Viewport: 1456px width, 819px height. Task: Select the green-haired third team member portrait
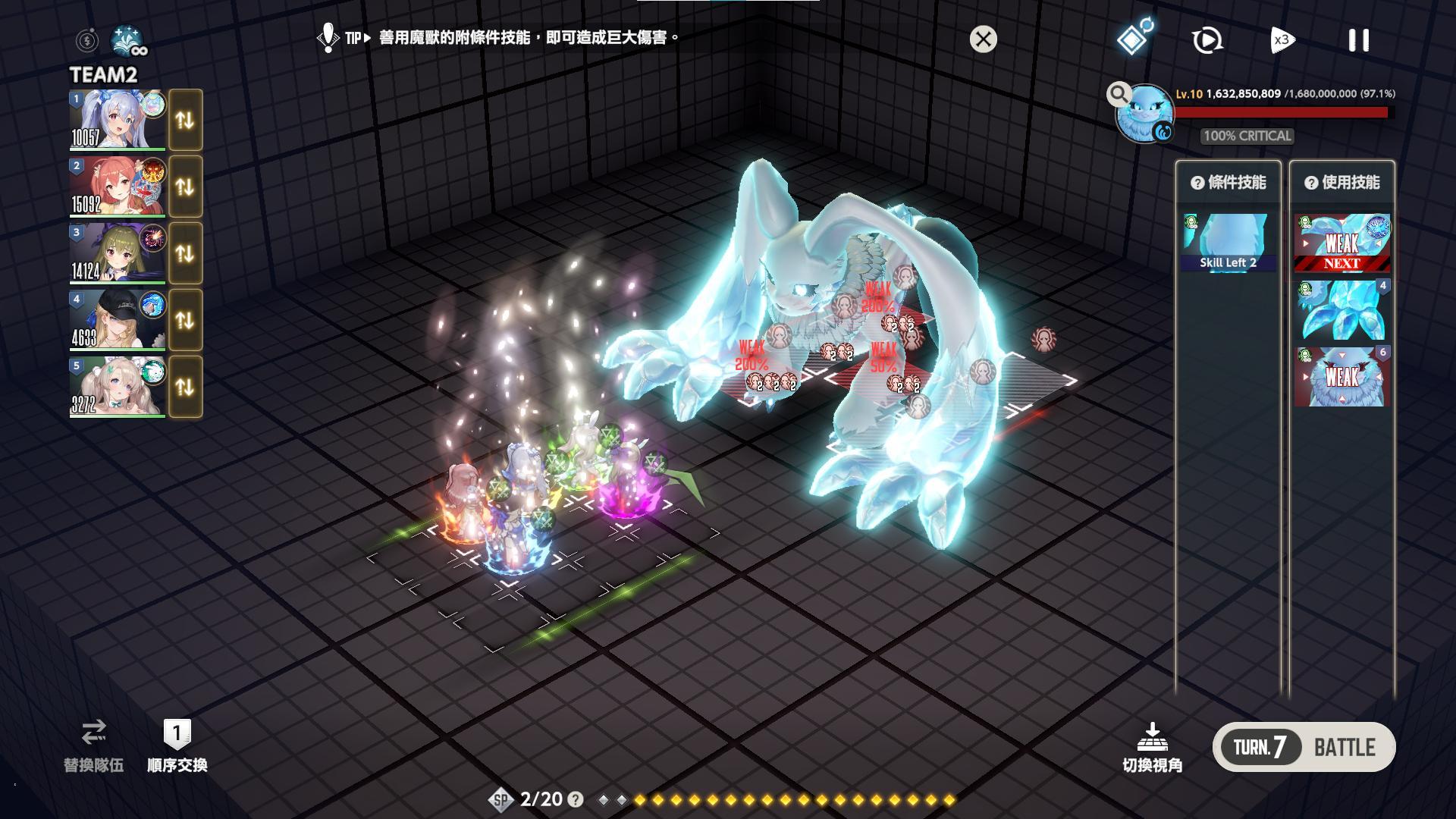point(117,253)
